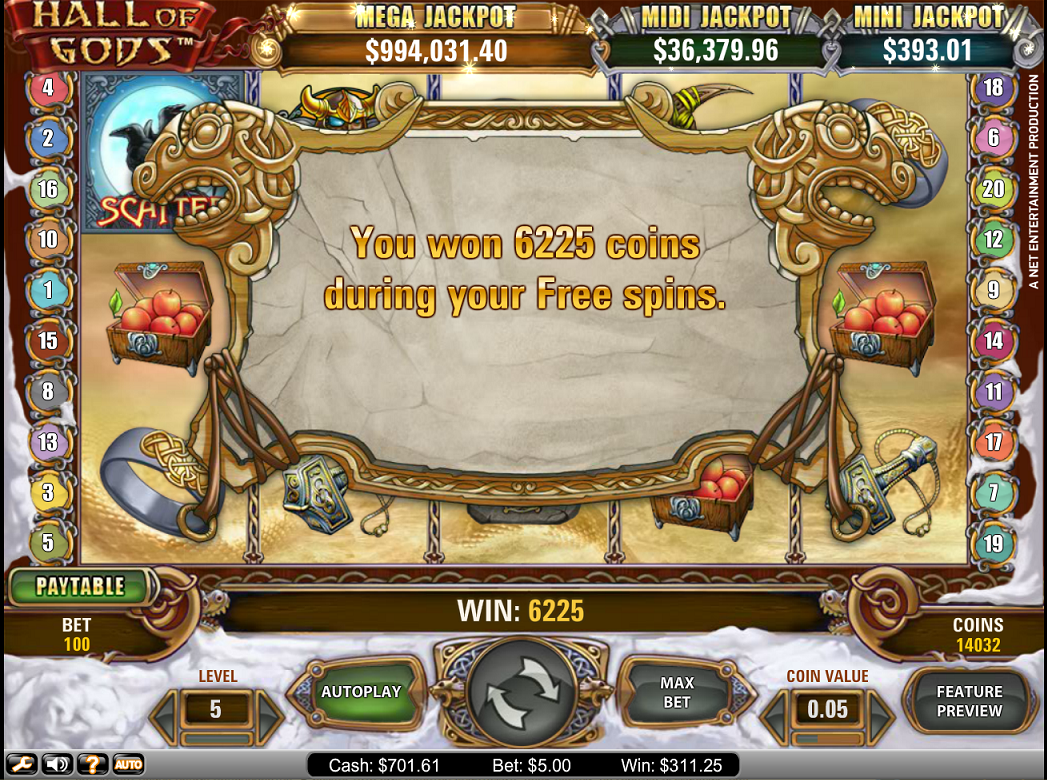The height and width of the screenshot is (780, 1047).
Task: Open the Feature Preview
Action: (968, 700)
